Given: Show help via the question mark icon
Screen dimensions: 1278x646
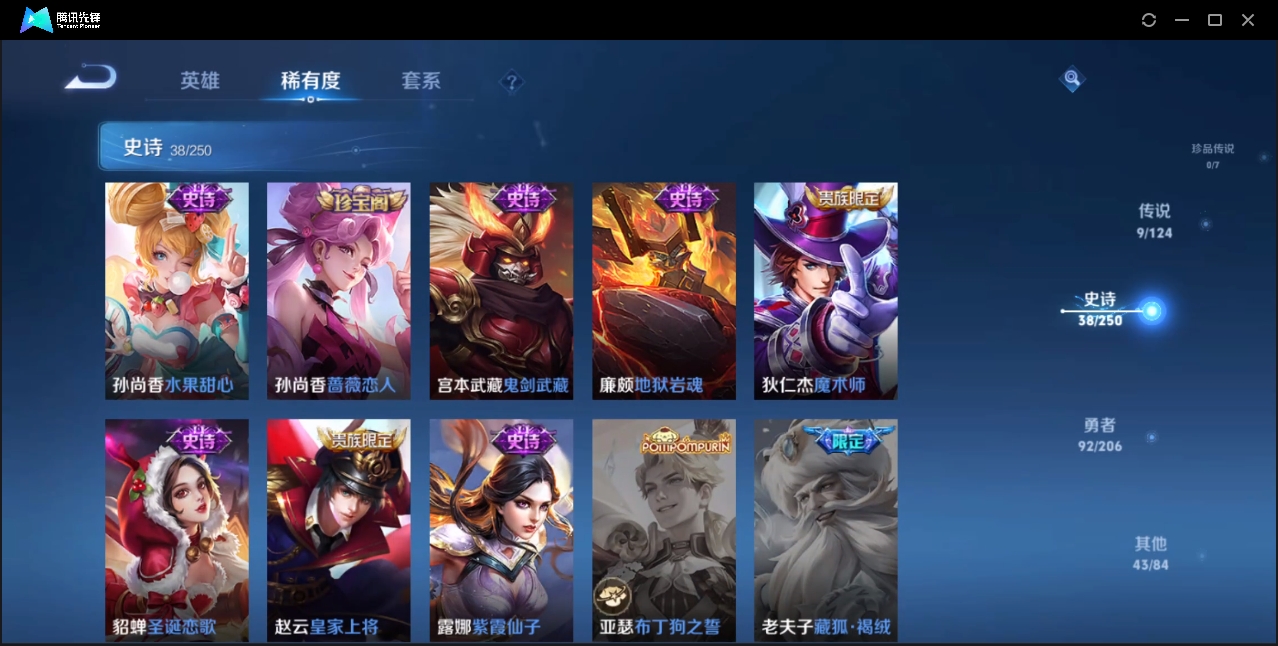Looking at the screenshot, I should click(511, 82).
